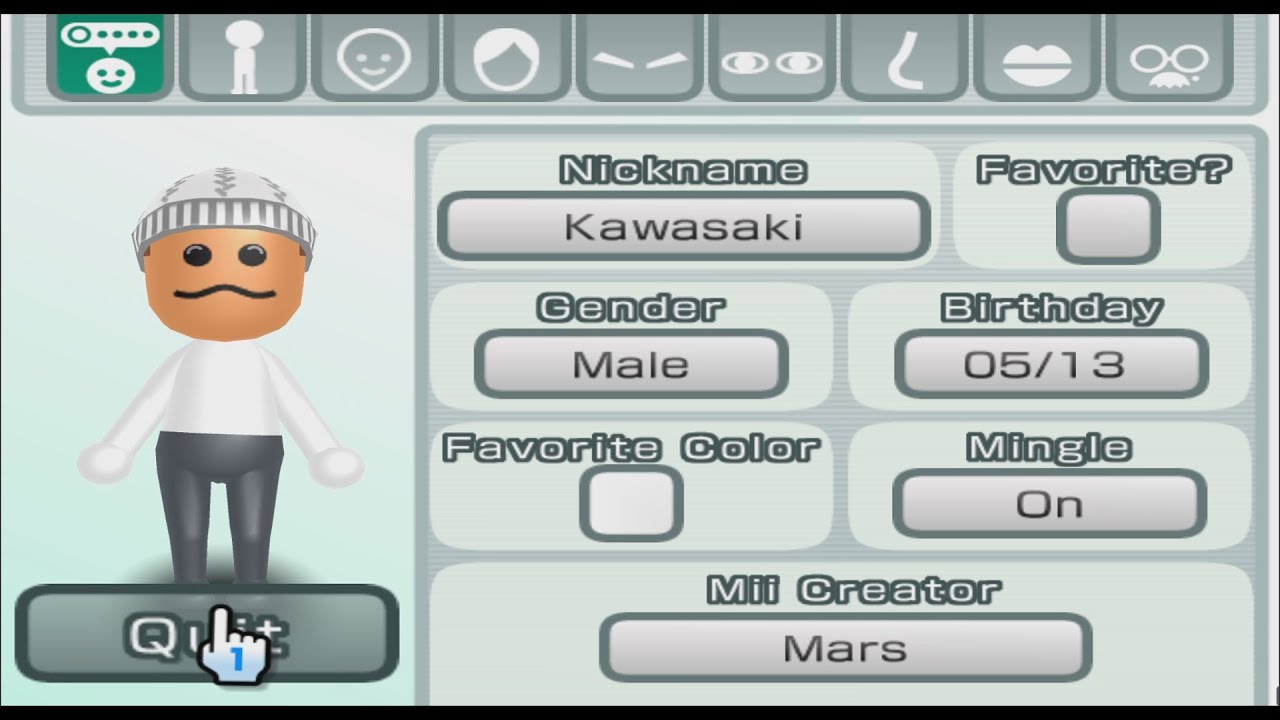Open the face shape editor

point(373,55)
